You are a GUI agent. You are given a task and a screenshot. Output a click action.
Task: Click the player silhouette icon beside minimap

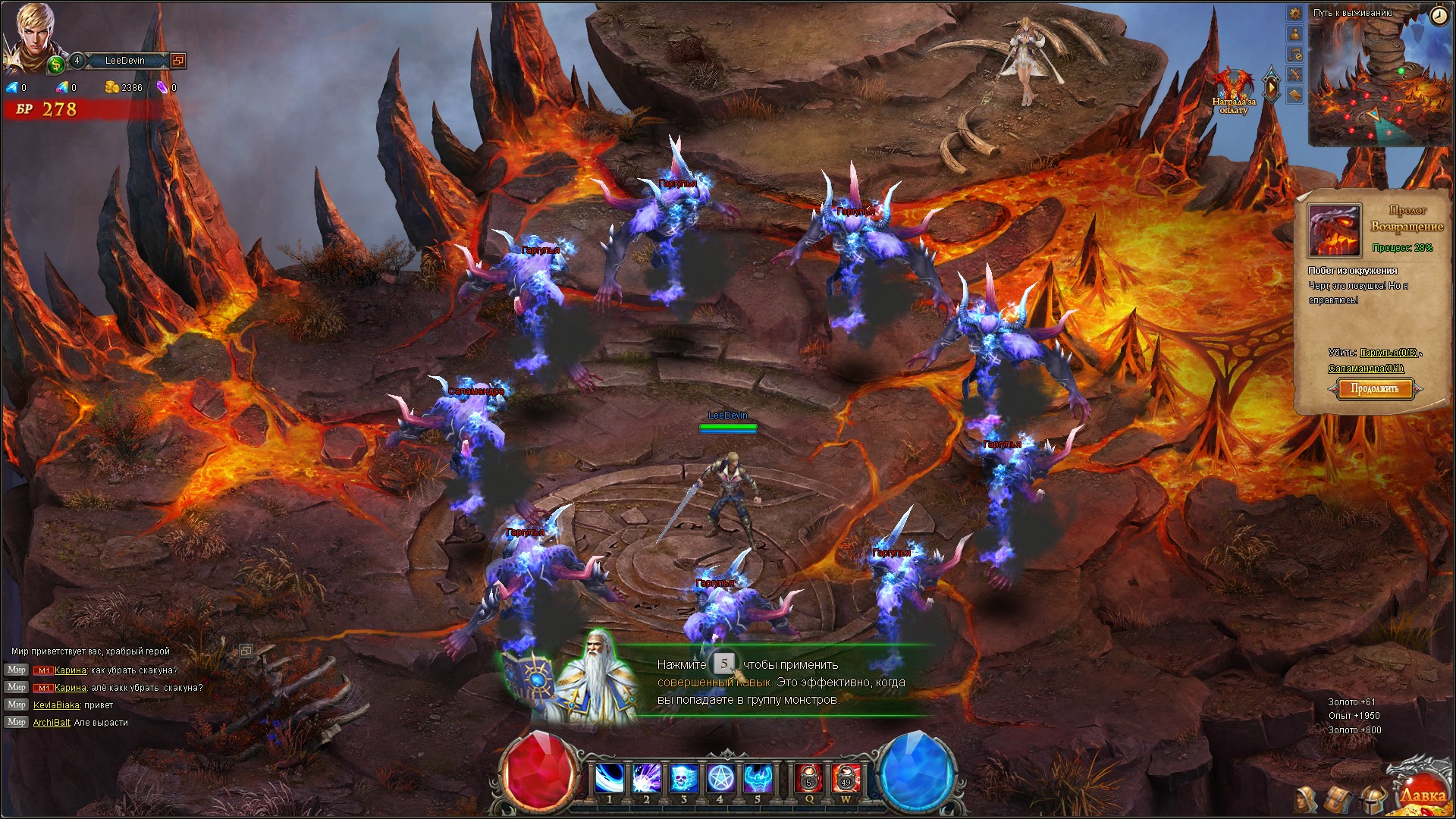(1295, 34)
